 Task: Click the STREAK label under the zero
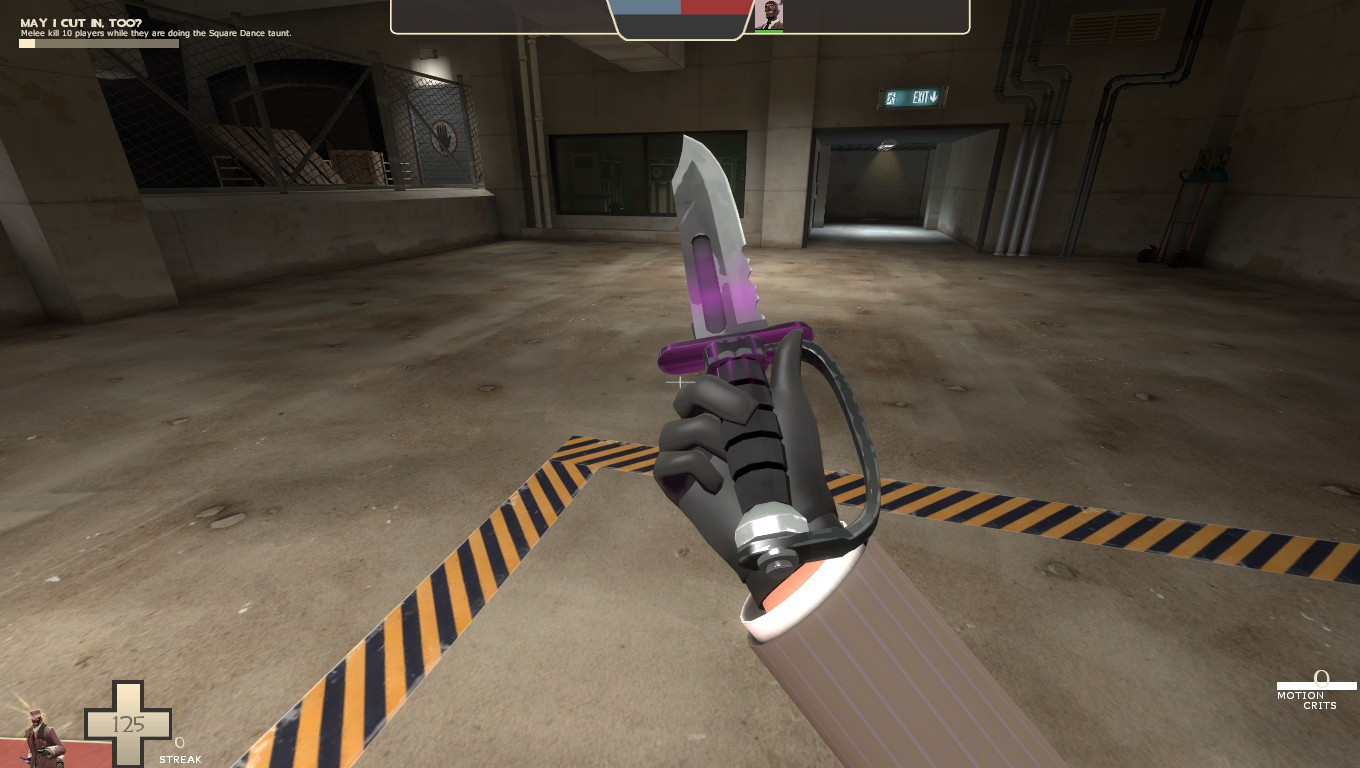click(180, 759)
